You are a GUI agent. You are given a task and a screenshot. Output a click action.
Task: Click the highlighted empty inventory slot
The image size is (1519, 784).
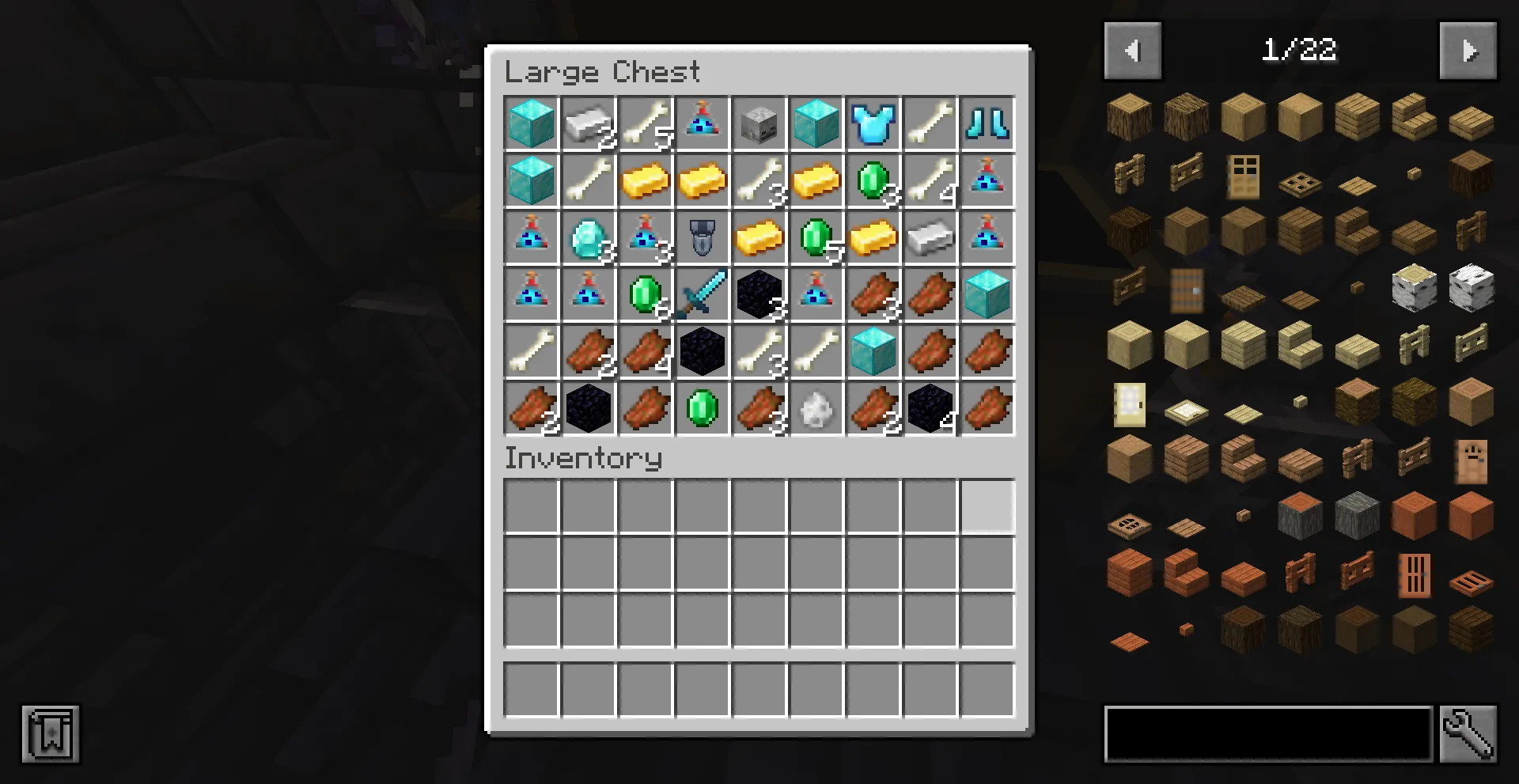click(x=987, y=506)
